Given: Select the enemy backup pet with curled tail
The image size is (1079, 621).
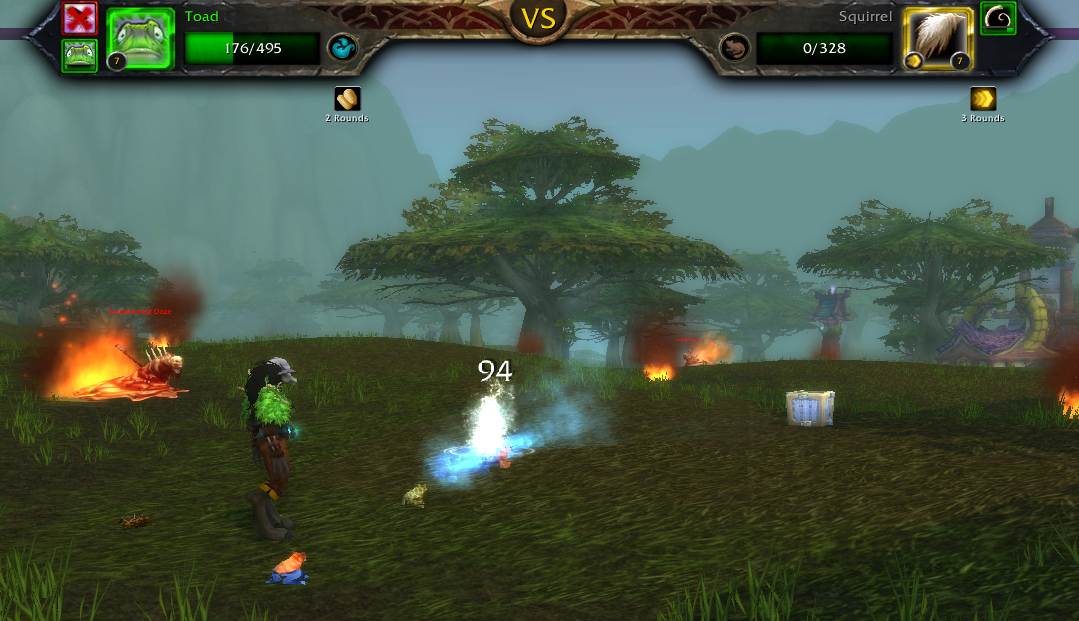Looking at the screenshot, I should (x=998, y=18).
